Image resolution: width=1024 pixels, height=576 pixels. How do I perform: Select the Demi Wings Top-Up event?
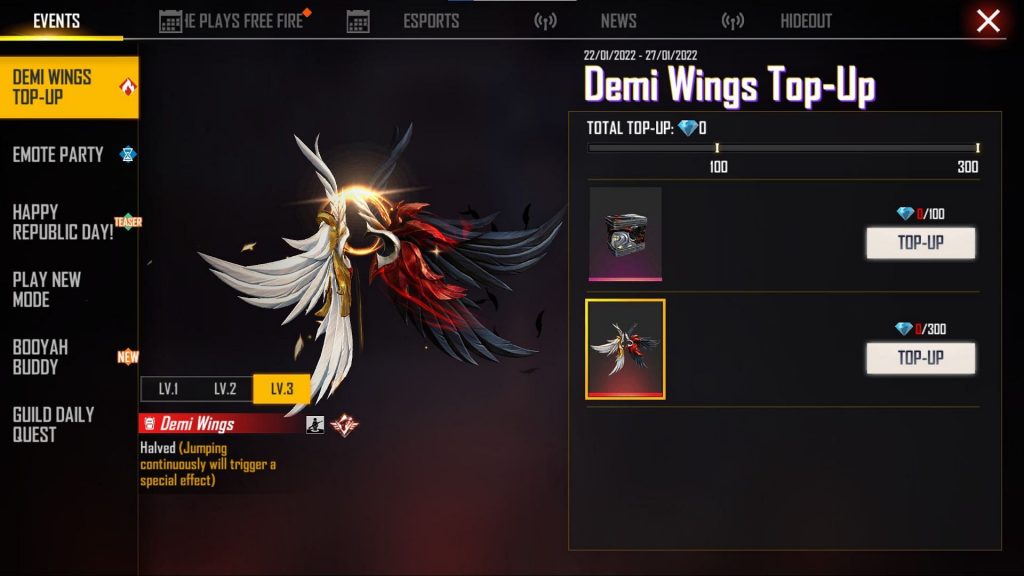(68, 88)
